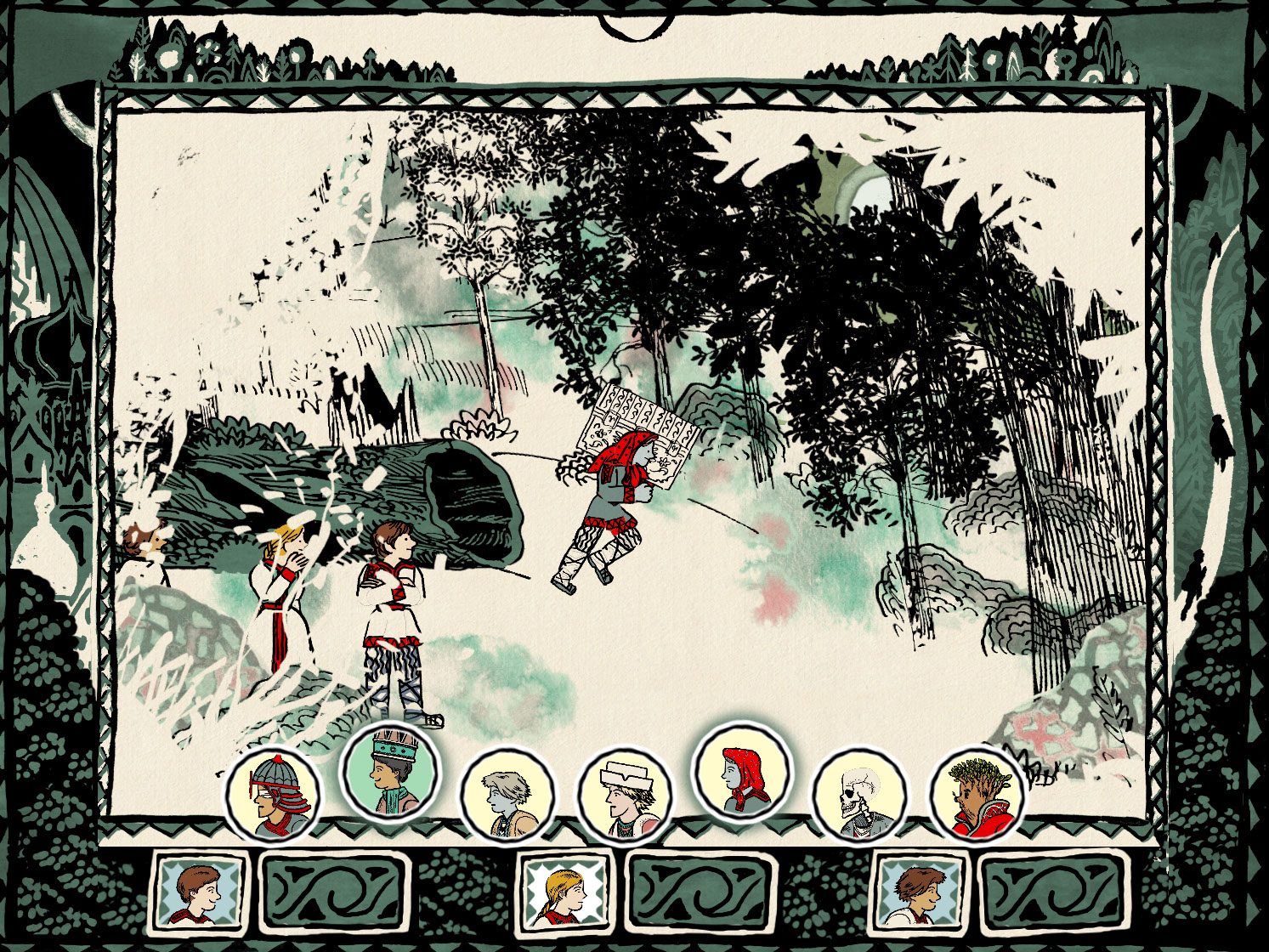Select the brown-haired player in the white shirt
This screenshot has height=952, width=1269.
[921, 892]
